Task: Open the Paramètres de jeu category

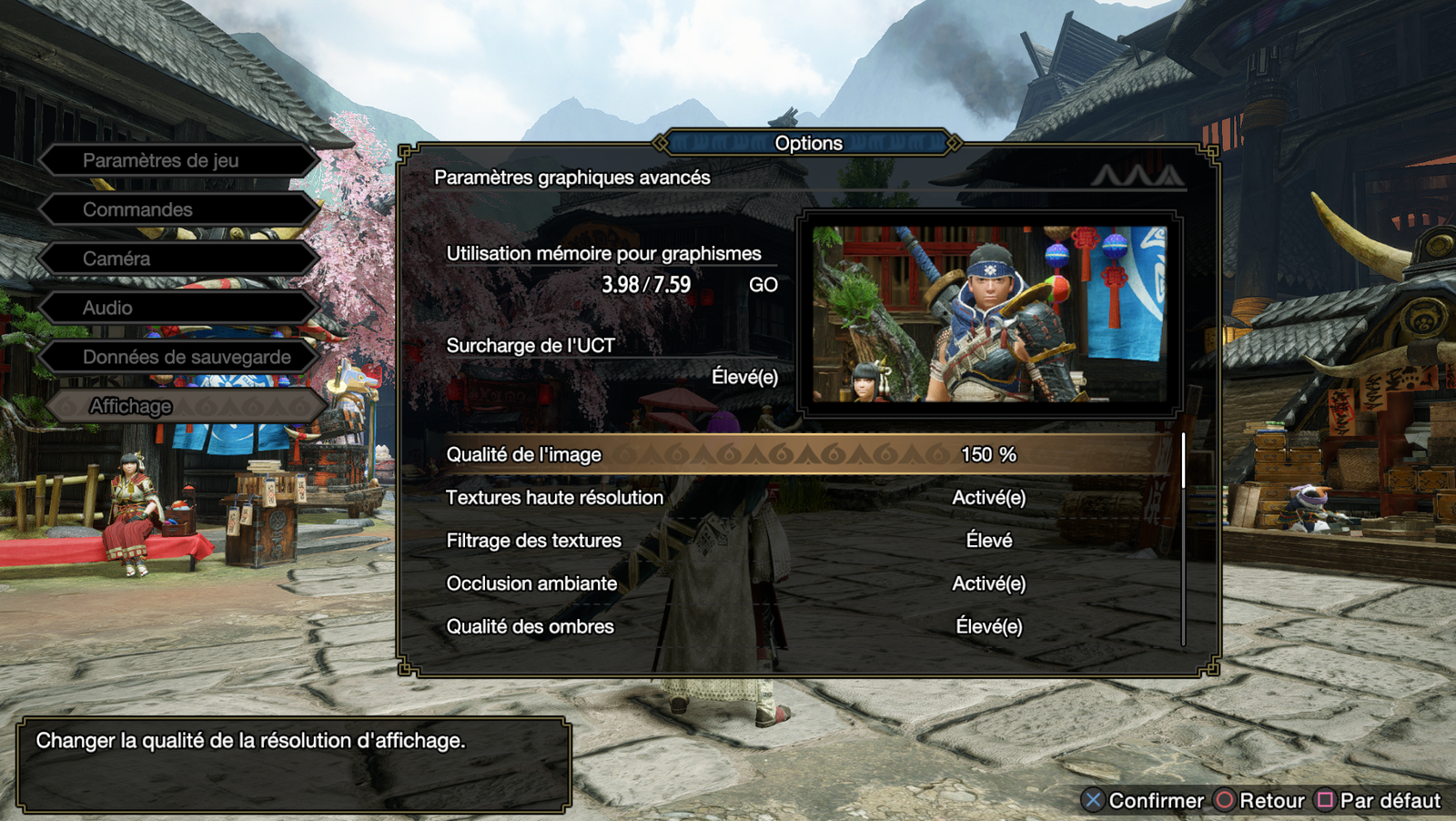Action: [x=177, y=160]
